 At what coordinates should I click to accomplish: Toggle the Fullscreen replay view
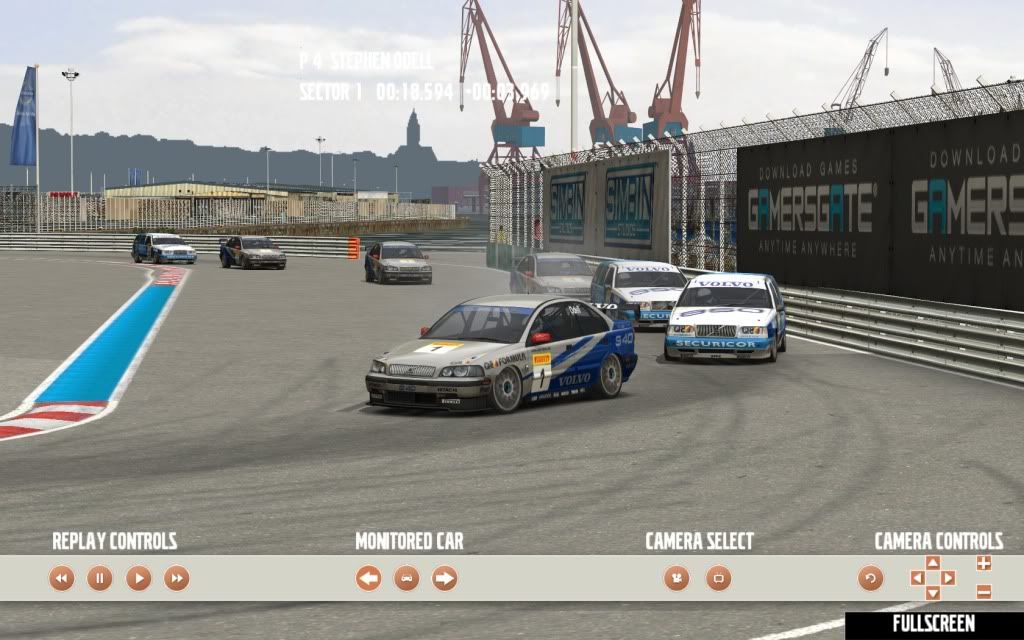click(934, 624)
